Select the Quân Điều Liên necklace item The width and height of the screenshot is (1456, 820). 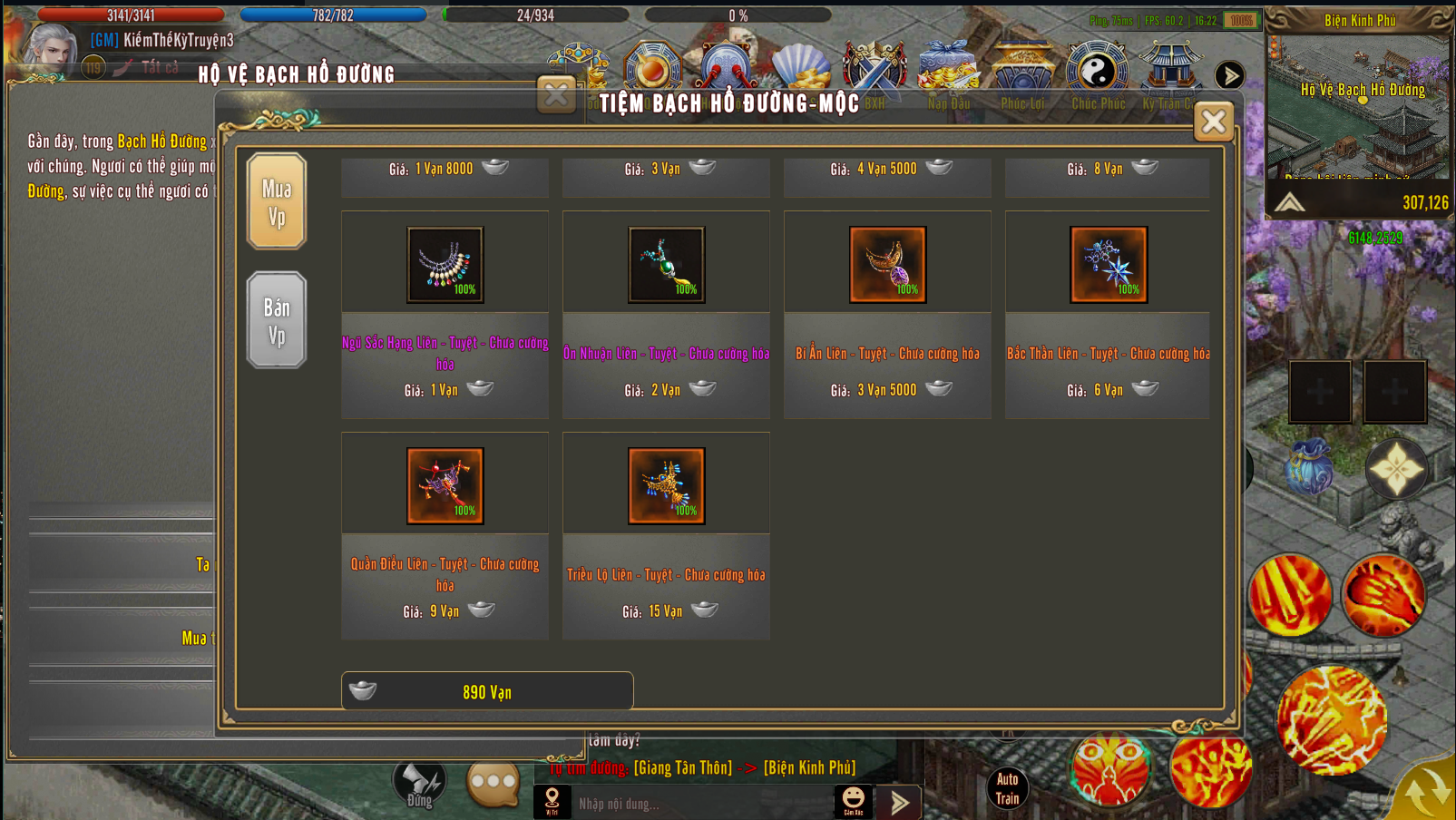pyautogui.click(x=445, y=486)
